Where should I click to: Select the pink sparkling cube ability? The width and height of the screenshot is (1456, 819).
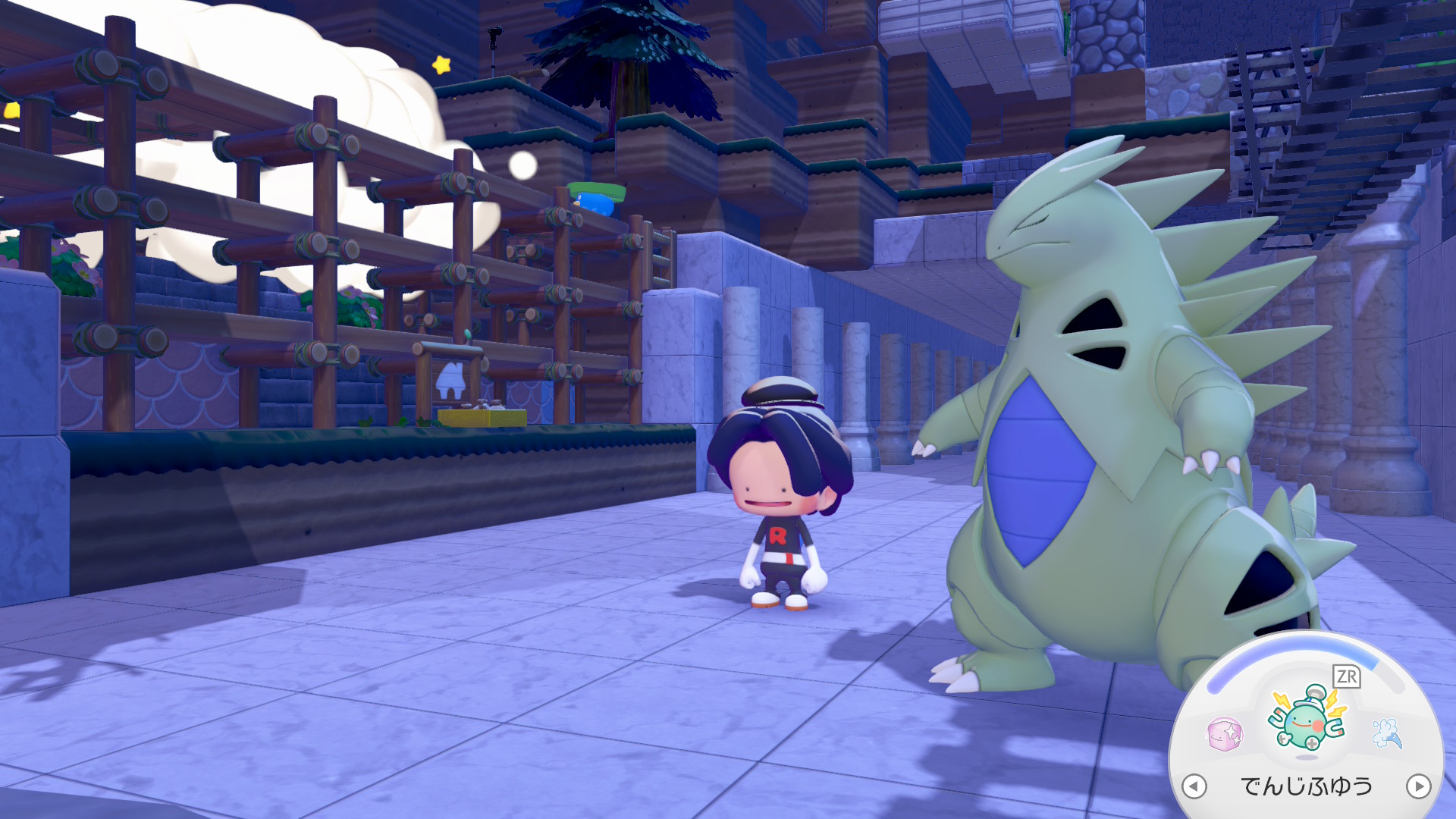point(1224,734)
